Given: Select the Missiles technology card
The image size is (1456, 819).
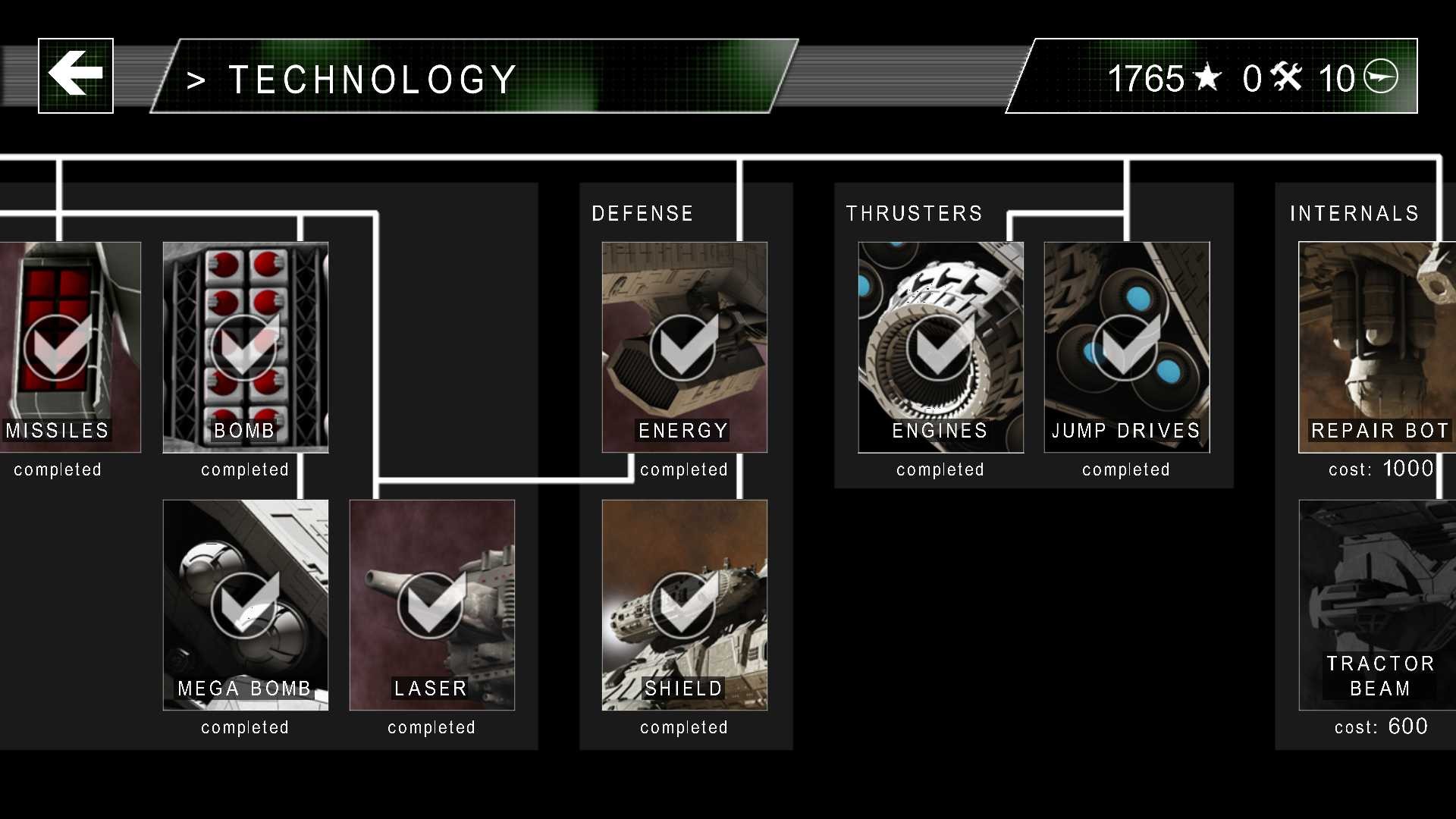Looking at the screenshot, I should pyautogui.click(x=70, y=347).
